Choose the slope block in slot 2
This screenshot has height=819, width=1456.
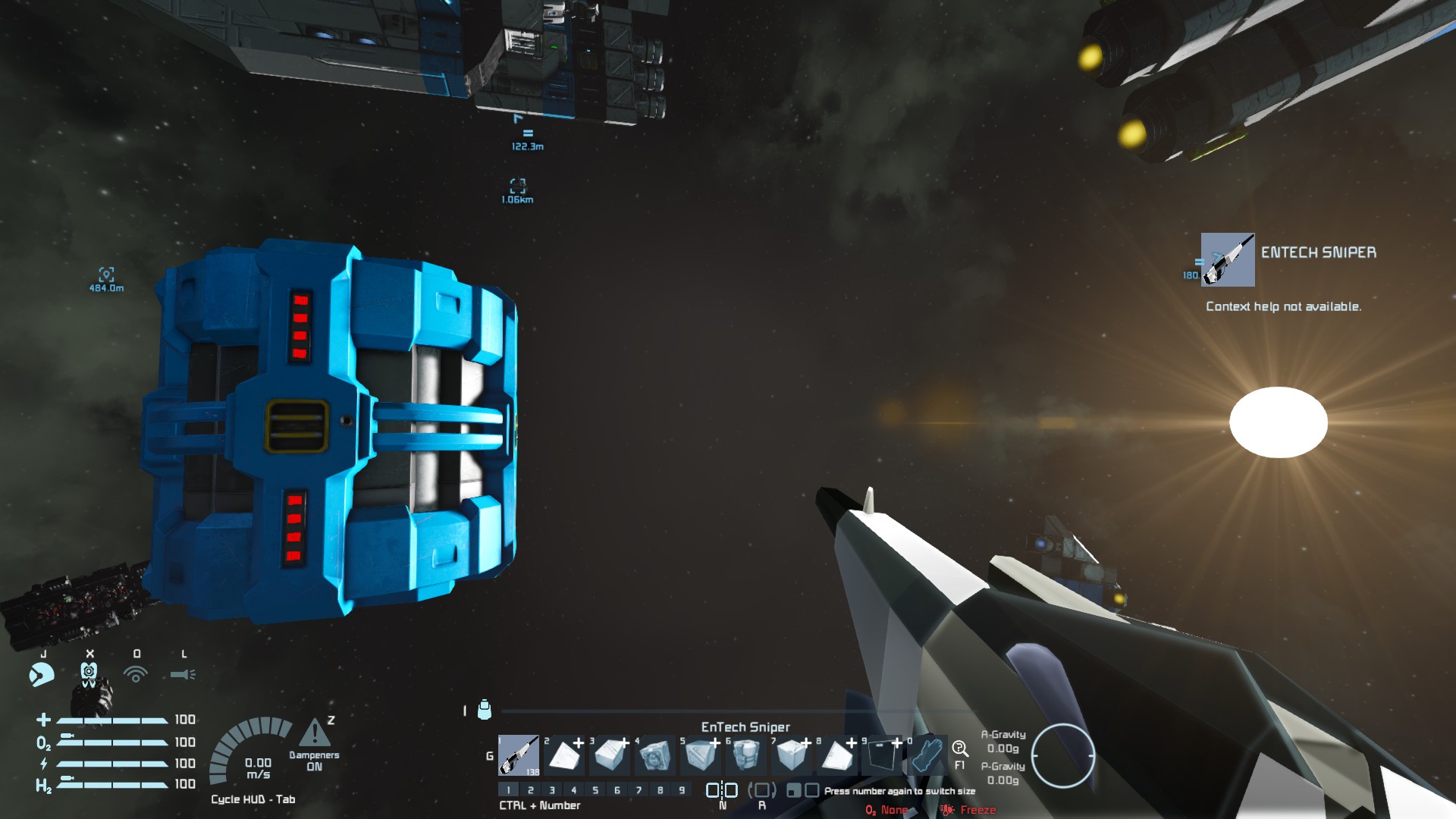[564, 755]
